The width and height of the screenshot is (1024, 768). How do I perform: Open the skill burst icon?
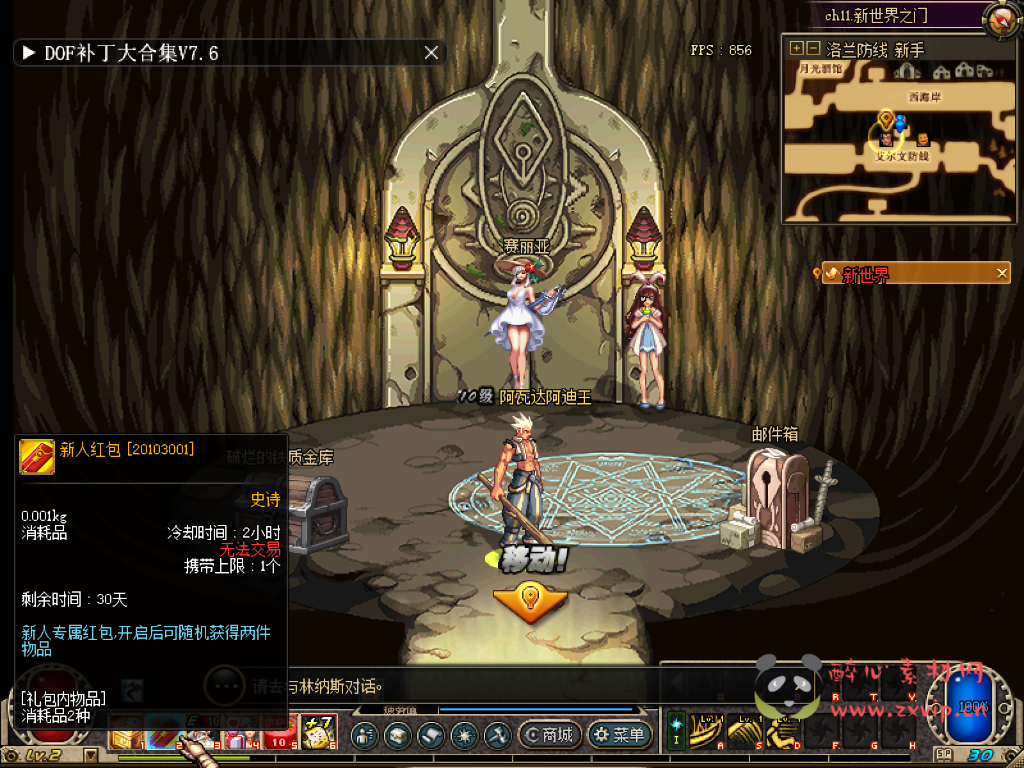[x=464, y=736]
